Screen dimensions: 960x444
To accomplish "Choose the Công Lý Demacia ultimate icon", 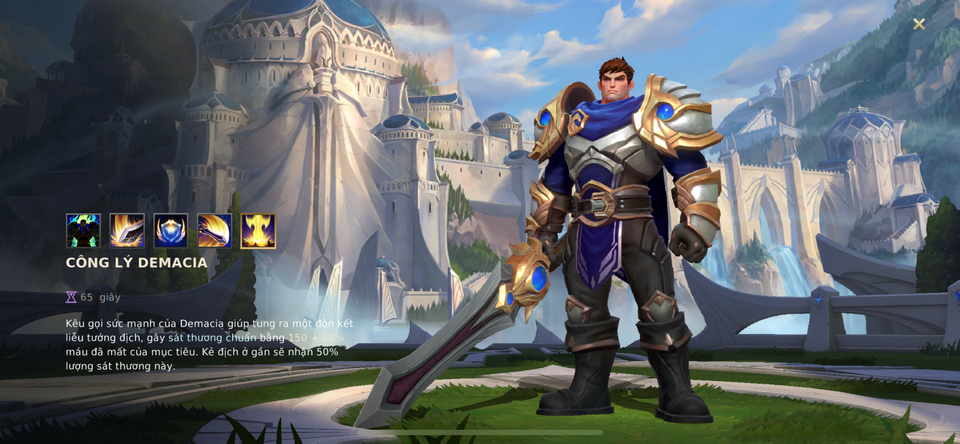I will 258,231.
